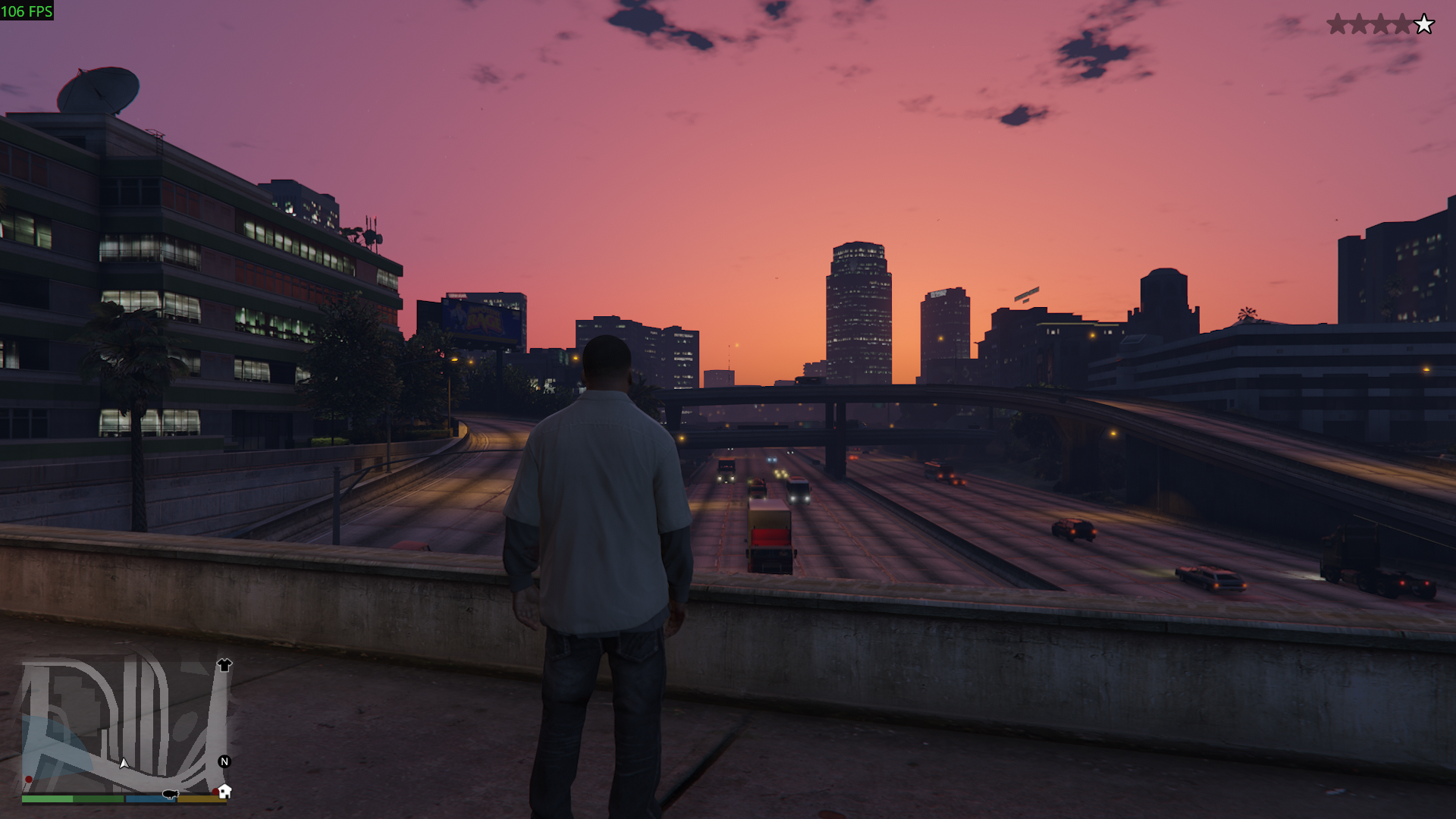Select the clothing store shirt marker
Image resolution: width=1456 pixels, height=819 pixels.
(x=224, y=665)
